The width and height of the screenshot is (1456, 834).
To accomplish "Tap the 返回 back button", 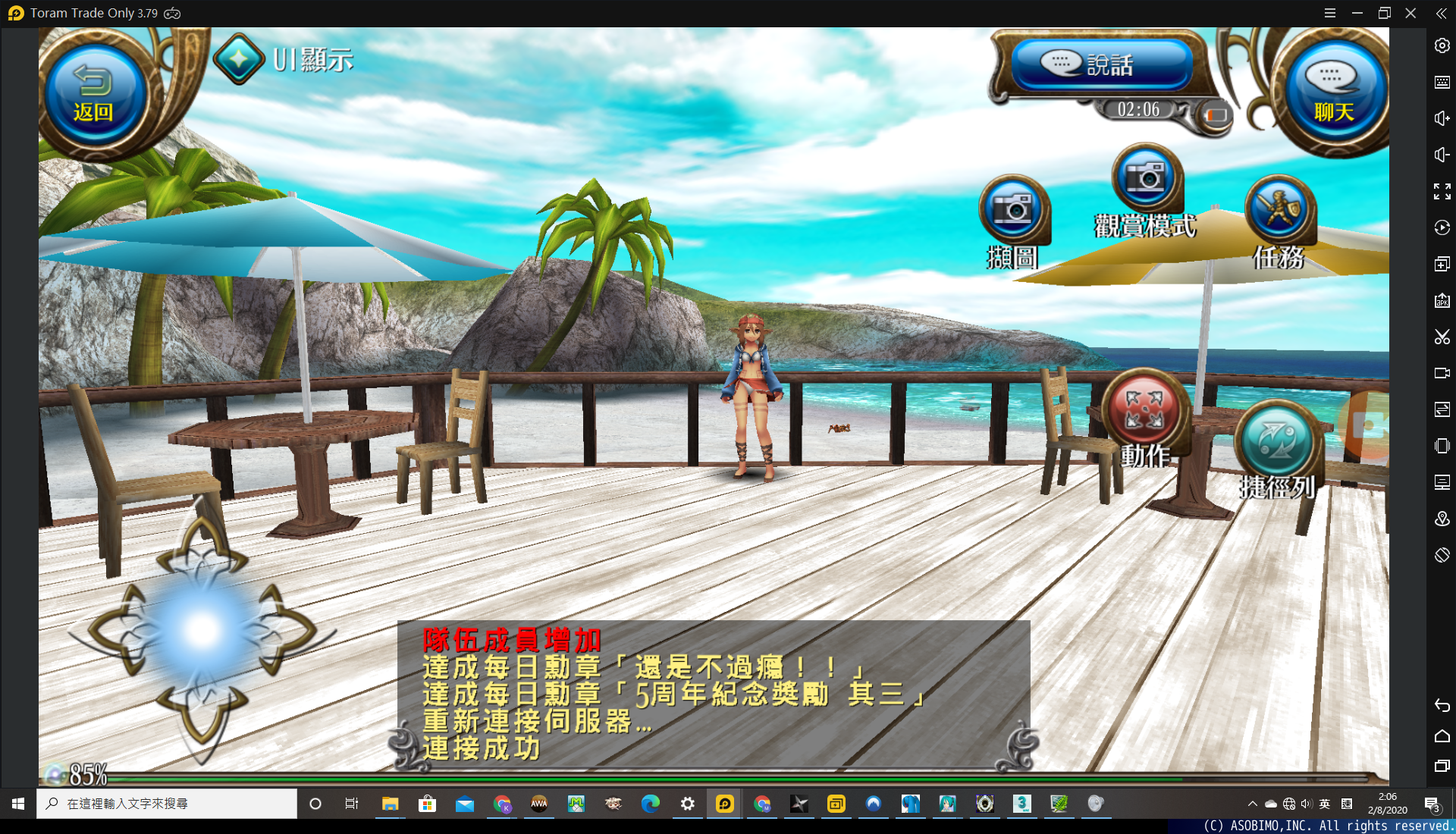I will (x=93, y=94).
